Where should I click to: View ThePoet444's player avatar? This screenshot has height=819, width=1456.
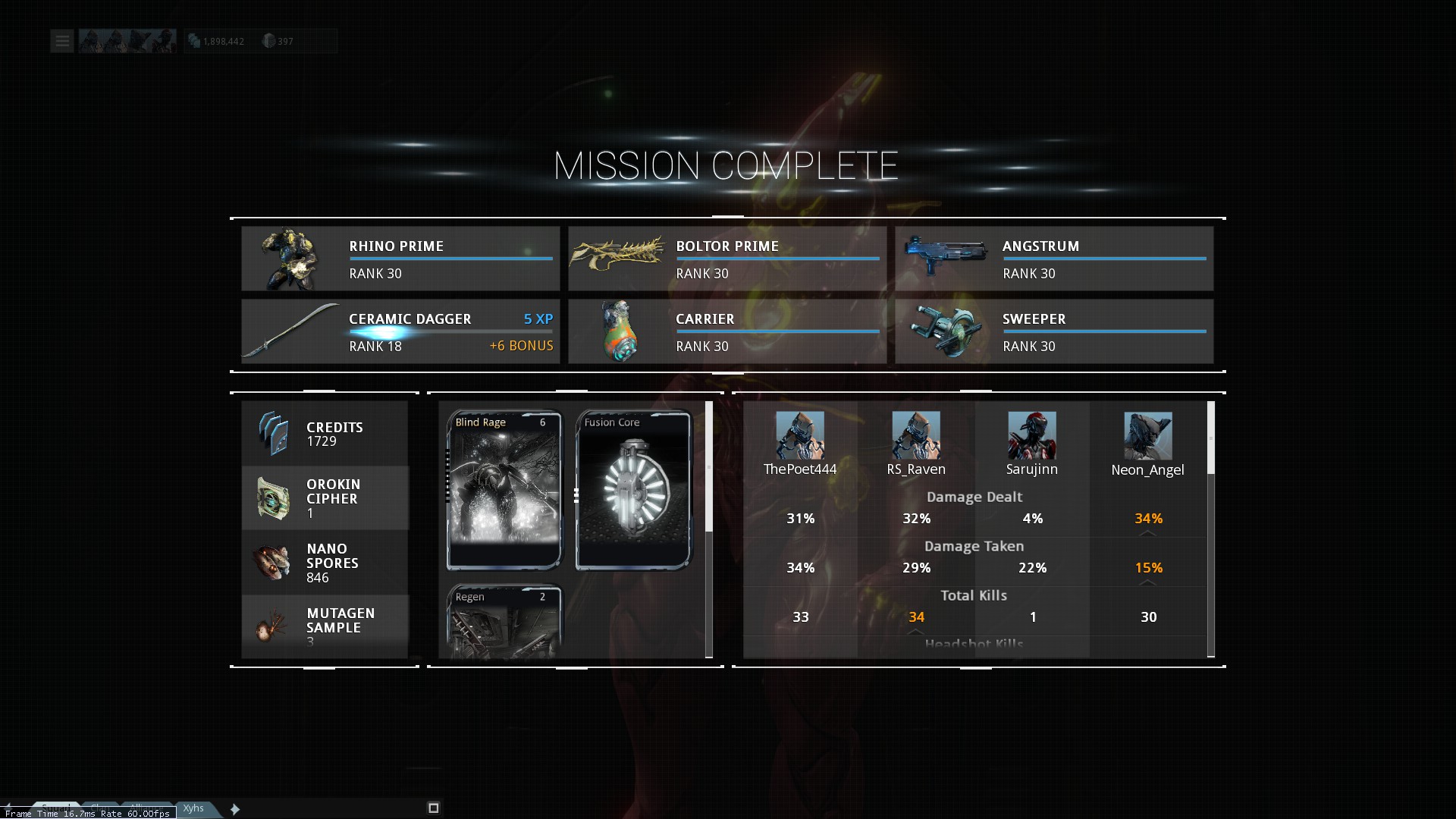pos(800,435)
